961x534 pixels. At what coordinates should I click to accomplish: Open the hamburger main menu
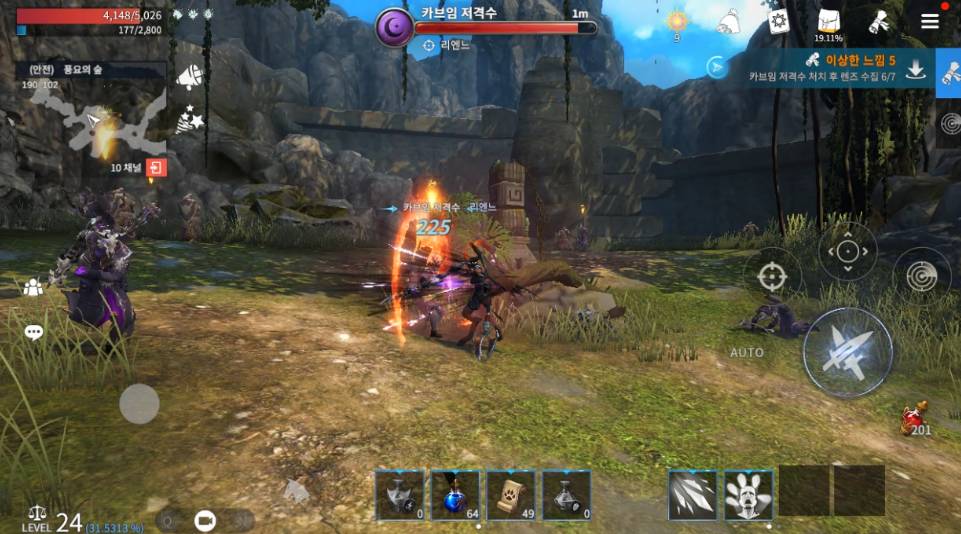929,21
